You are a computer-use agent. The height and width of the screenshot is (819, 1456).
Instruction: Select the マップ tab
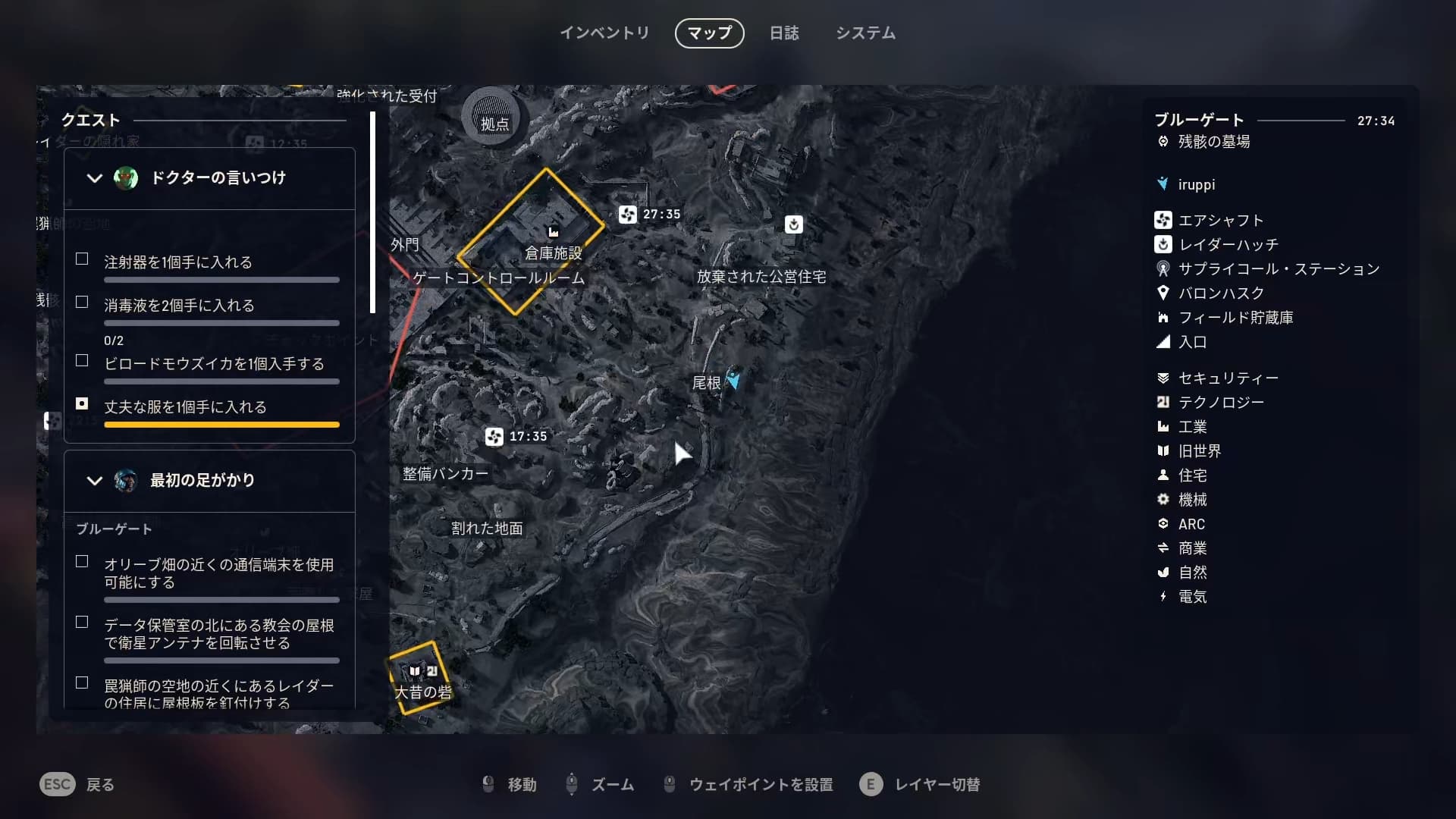[x=709, y=33]
